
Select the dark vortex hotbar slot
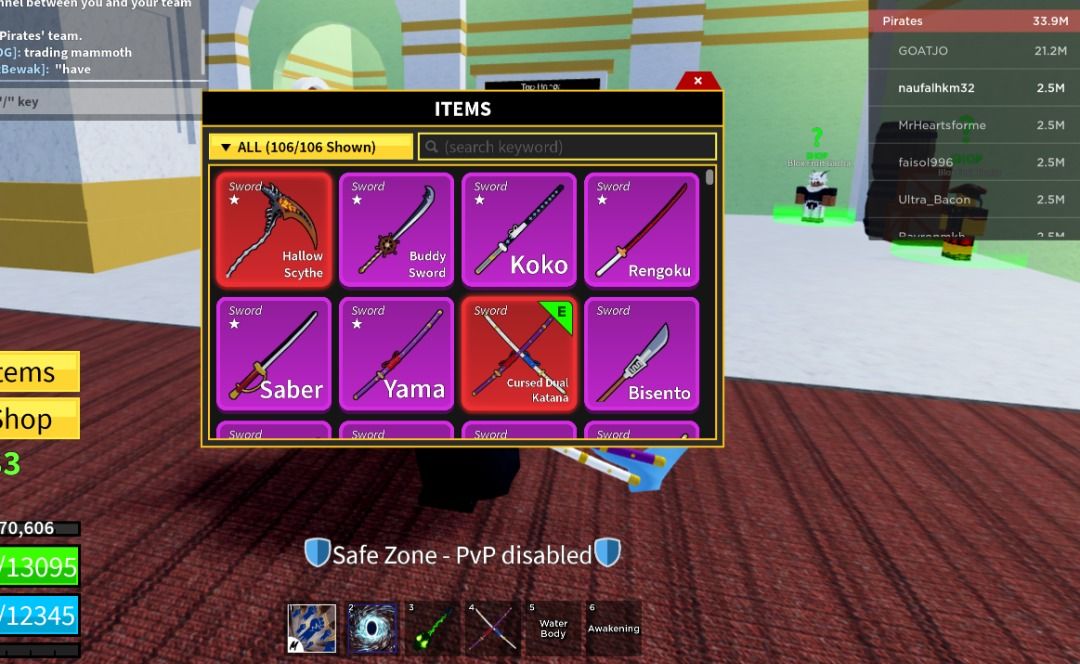point(373,628)
